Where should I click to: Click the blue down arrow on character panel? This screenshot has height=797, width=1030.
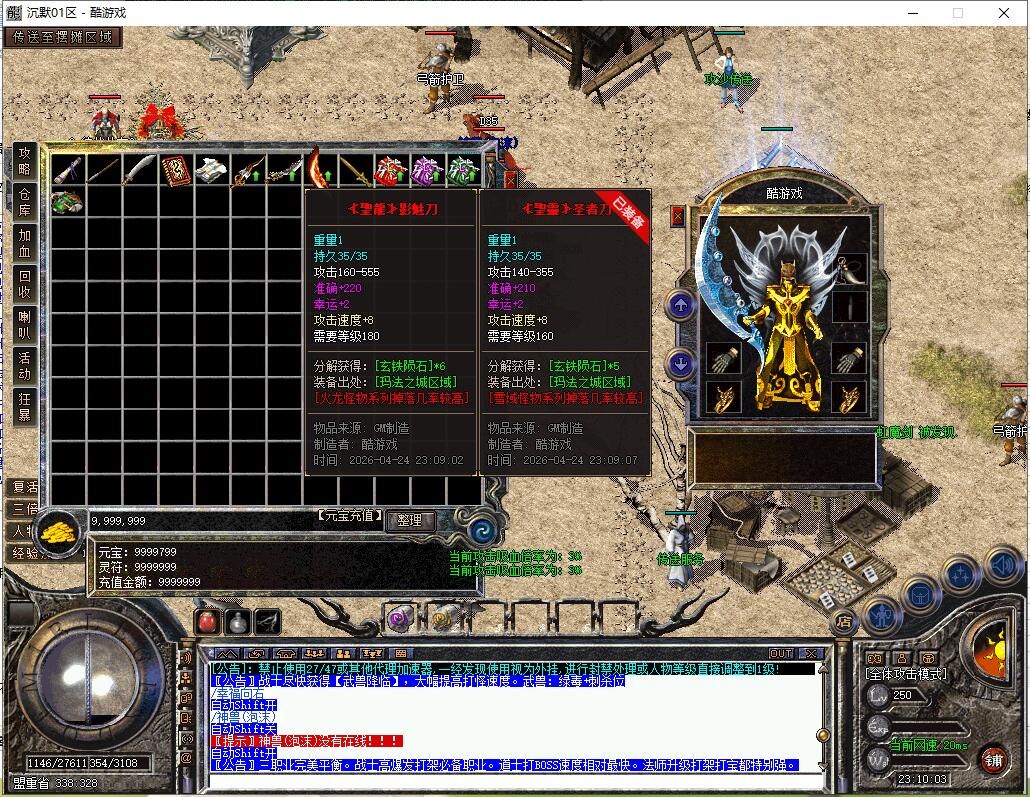[681, 364]
